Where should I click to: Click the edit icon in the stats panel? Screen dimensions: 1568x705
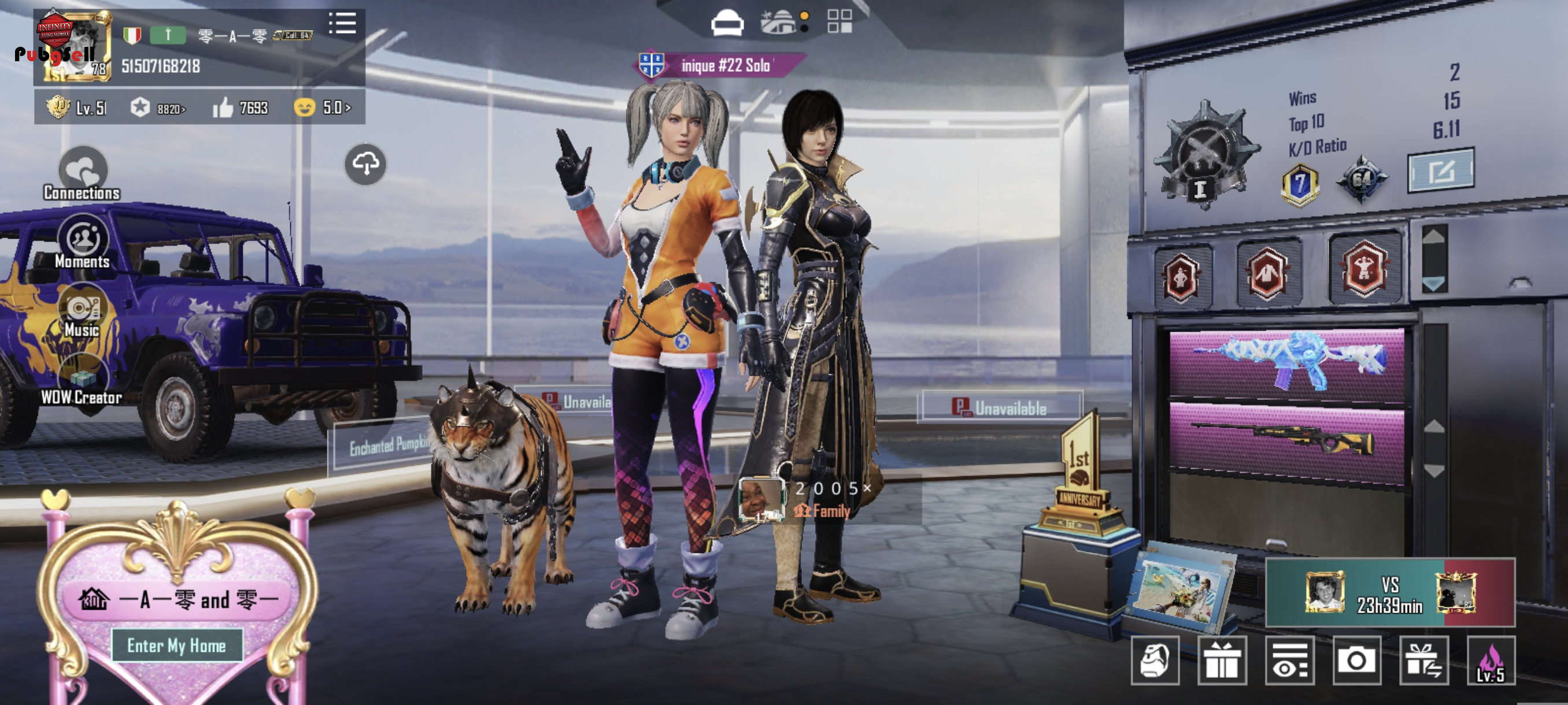(x=1440, y=171)
